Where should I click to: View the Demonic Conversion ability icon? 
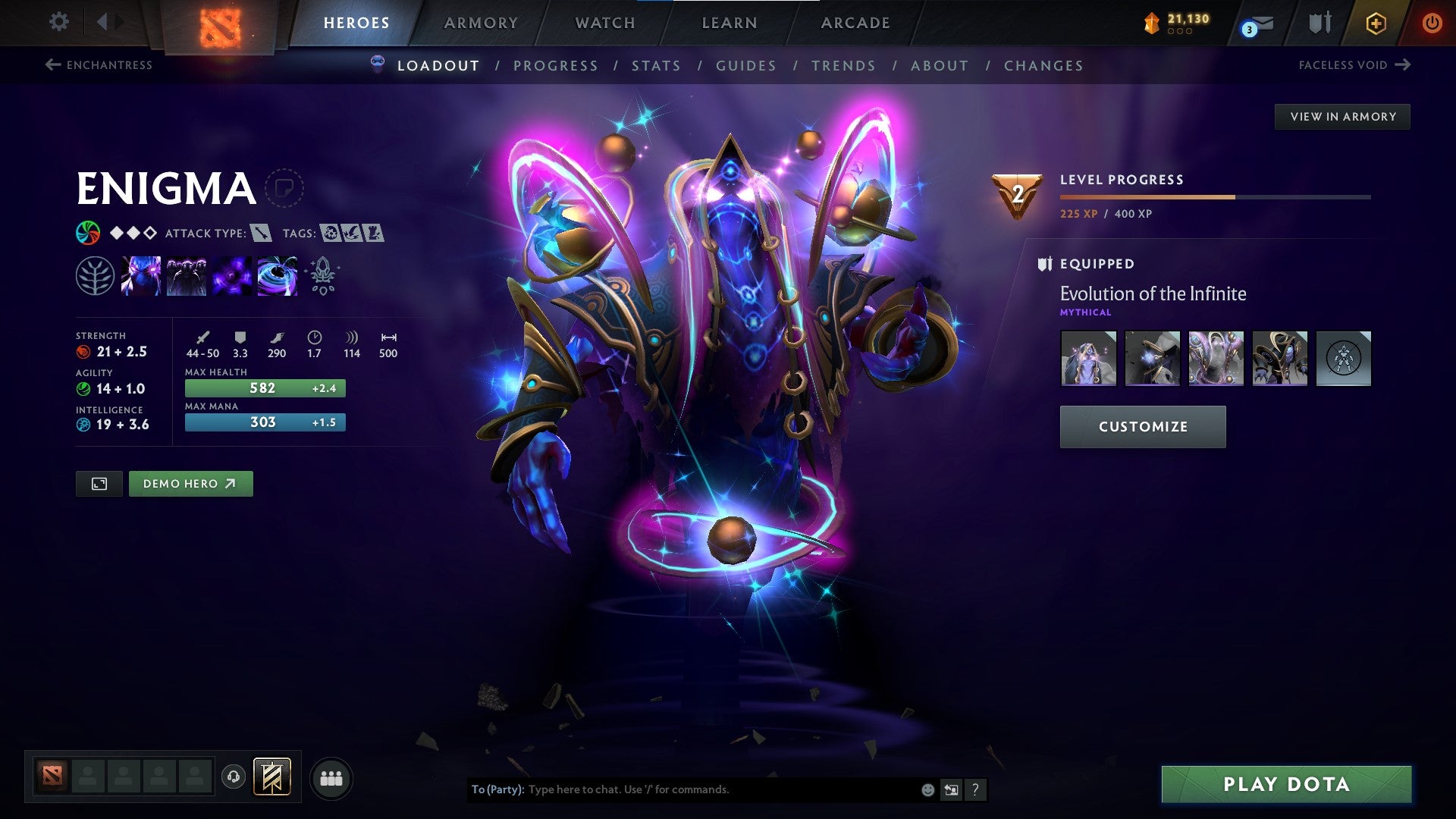[185, 275]
